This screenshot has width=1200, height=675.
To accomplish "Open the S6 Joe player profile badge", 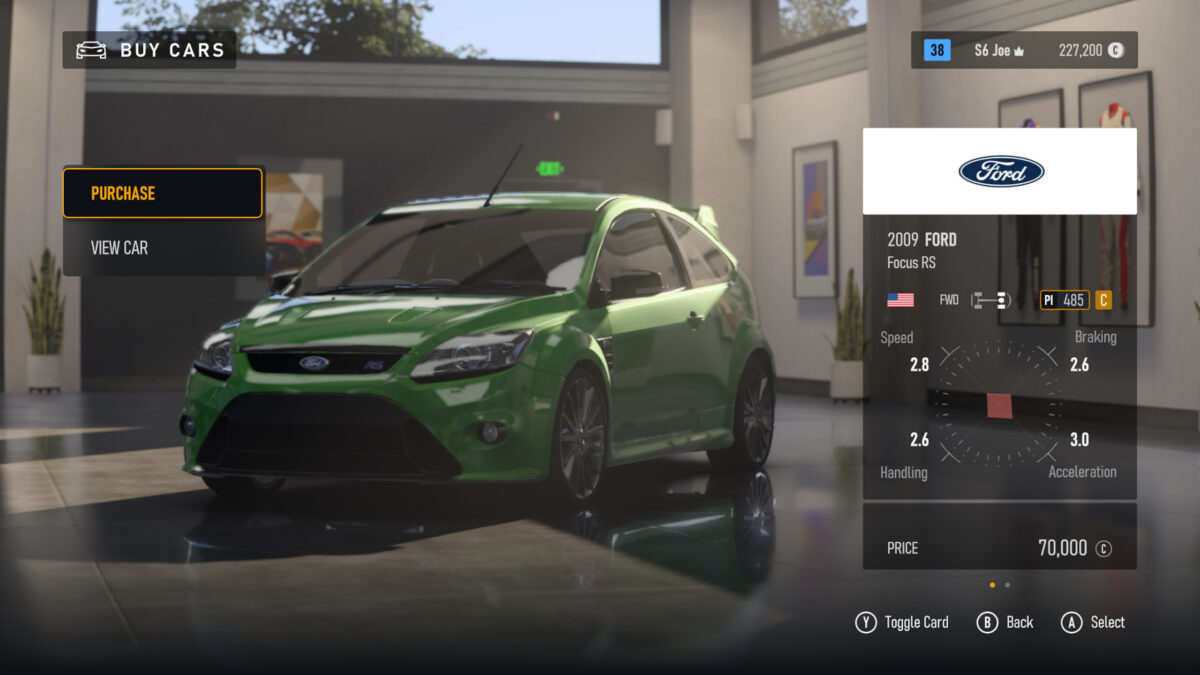I will click(x=996, y=50).
